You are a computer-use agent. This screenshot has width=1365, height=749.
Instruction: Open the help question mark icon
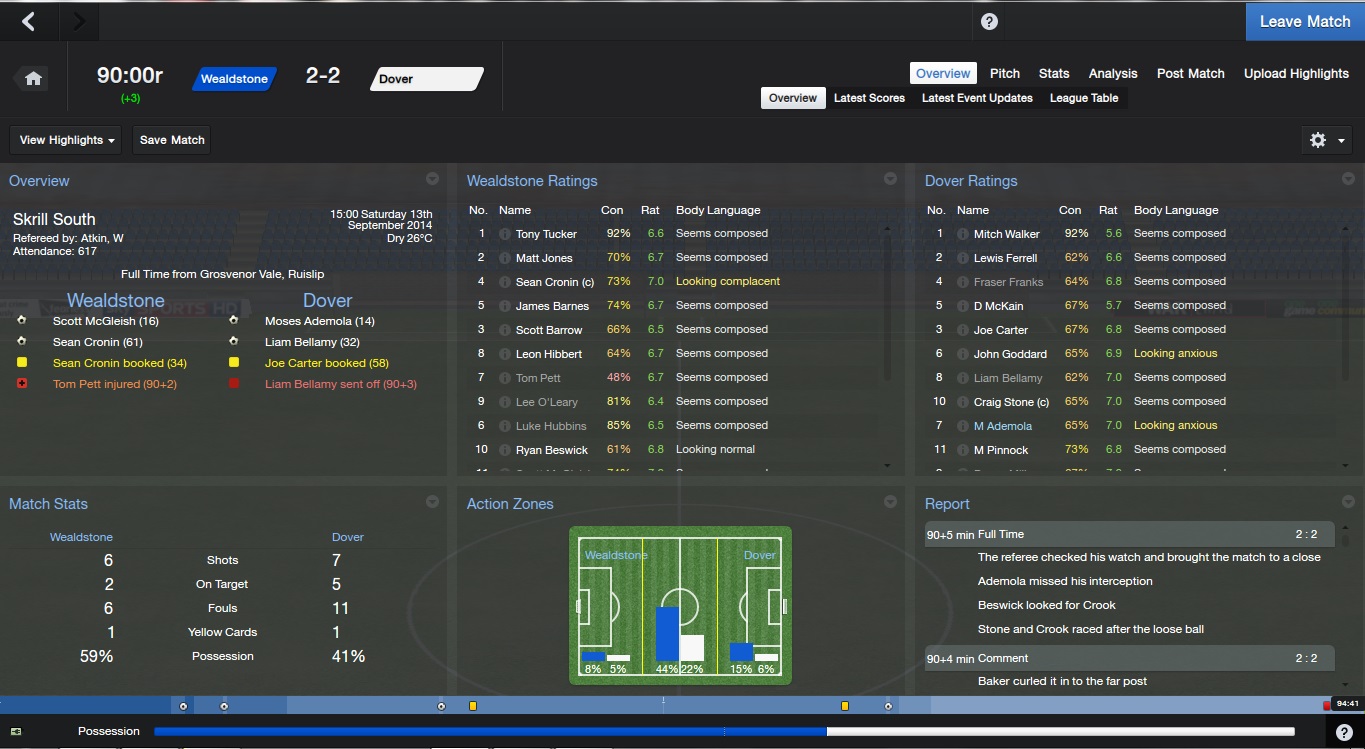(989, 21)
